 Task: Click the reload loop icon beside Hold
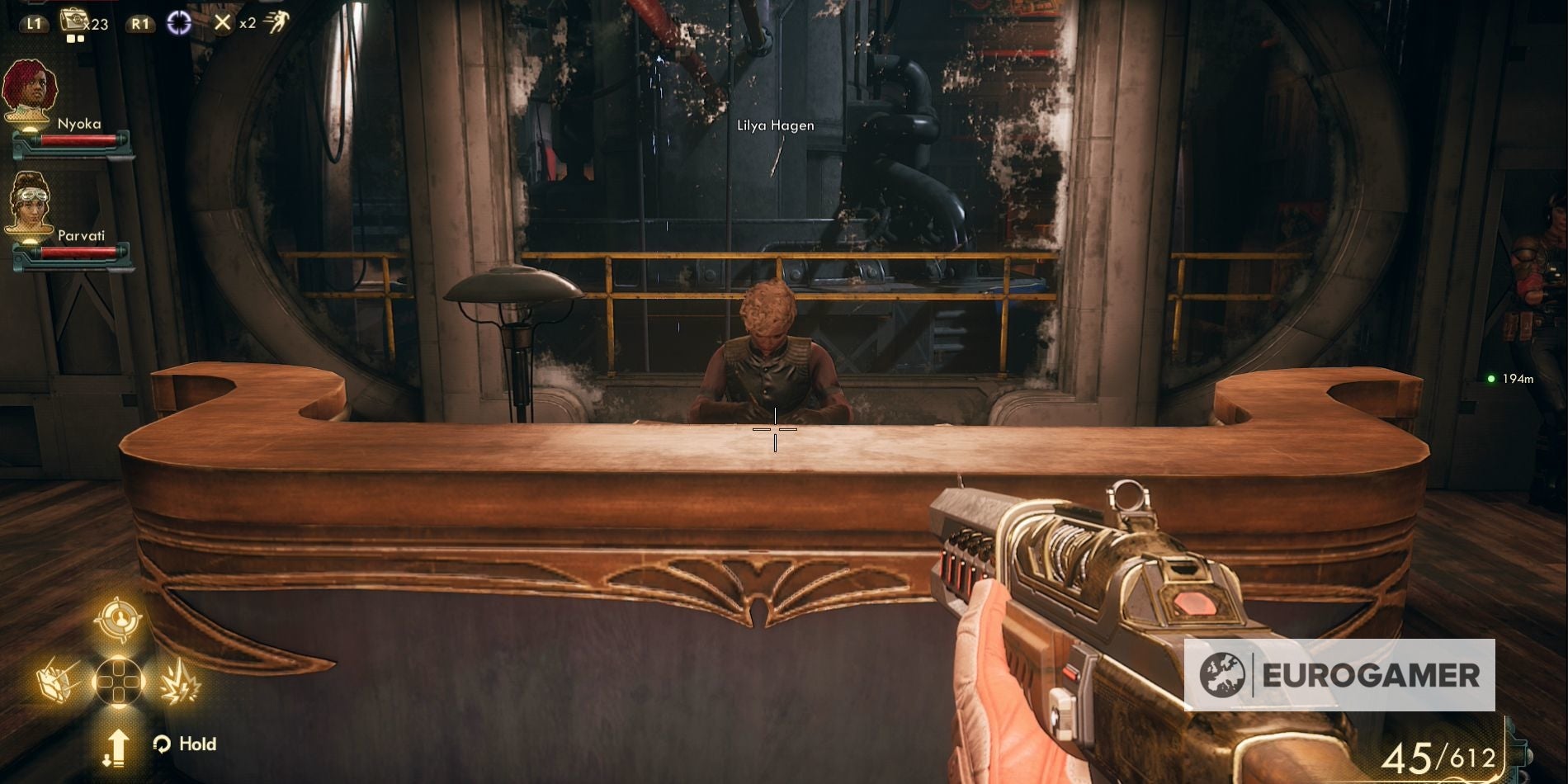tap(162, 744)
